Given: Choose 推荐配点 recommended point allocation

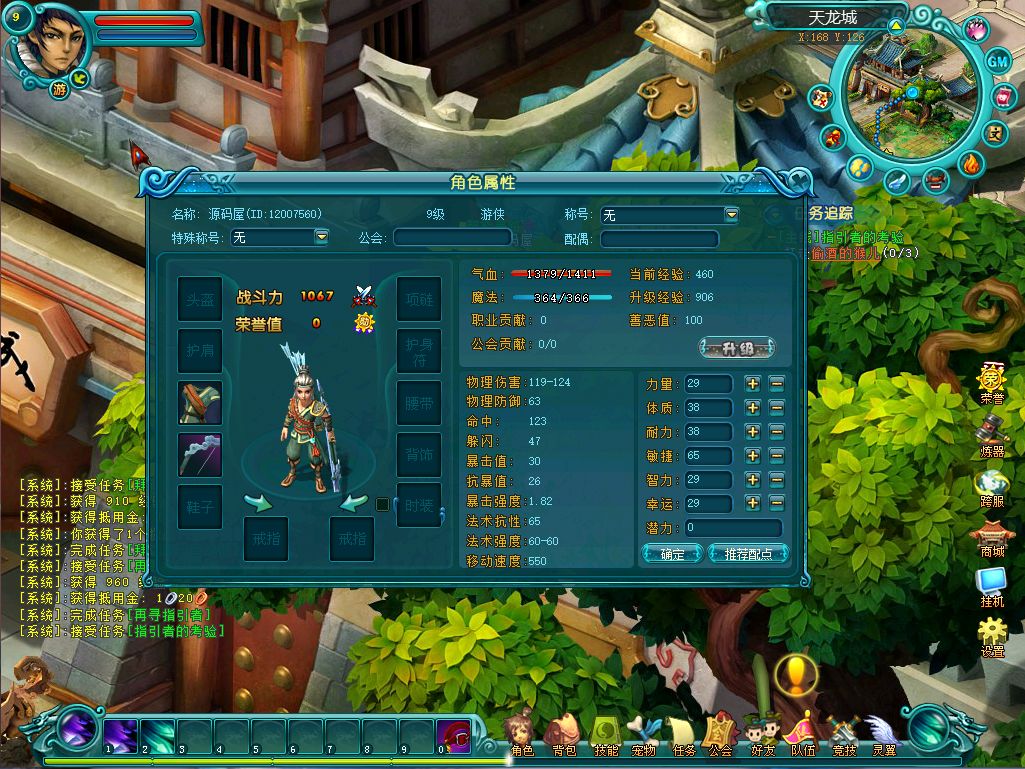Looking at the screenshot, I should 748,554.
